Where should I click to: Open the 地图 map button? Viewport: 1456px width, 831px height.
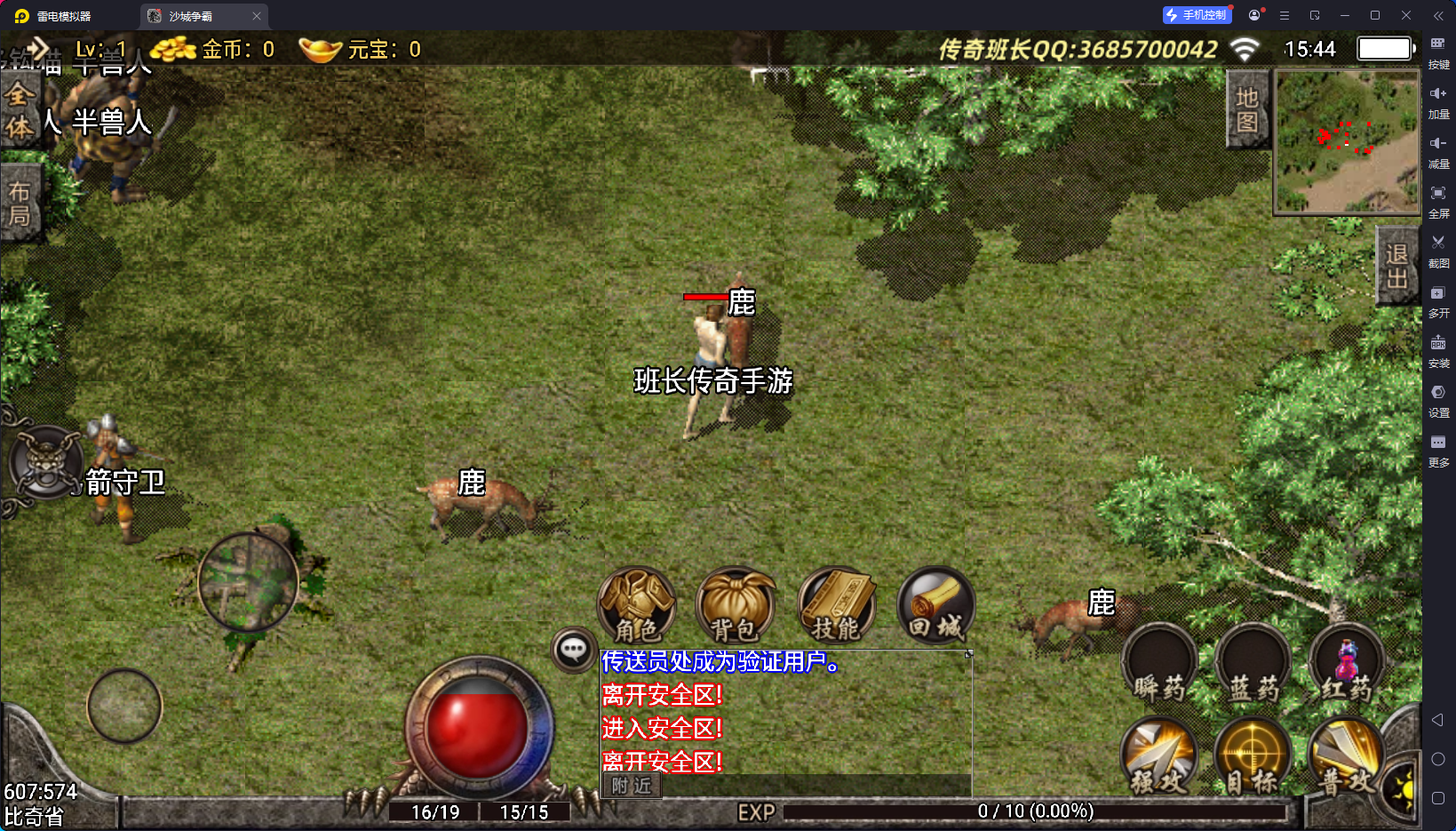[x=1247, y=109]
